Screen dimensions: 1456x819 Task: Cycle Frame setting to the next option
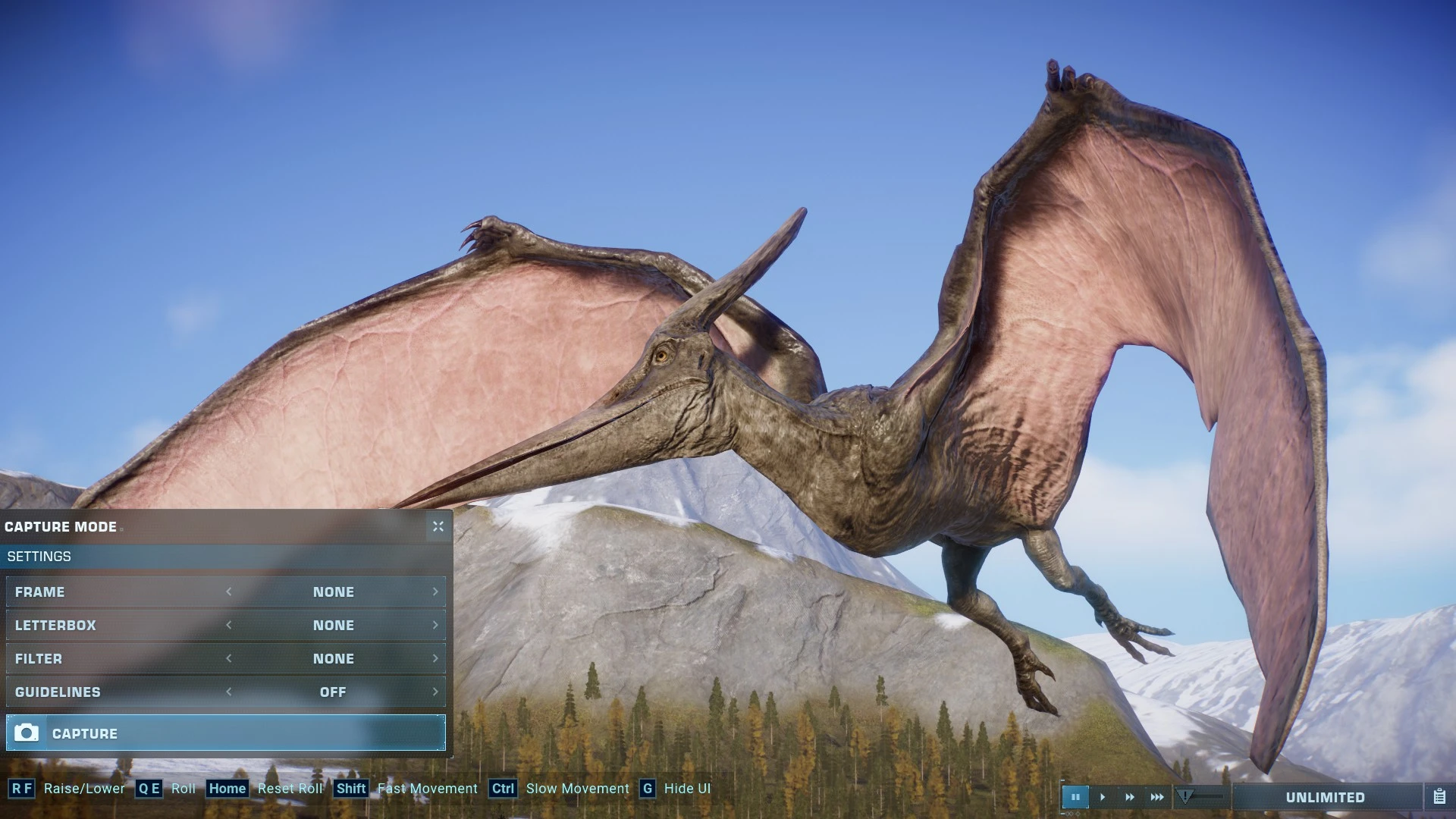point(435,592)
